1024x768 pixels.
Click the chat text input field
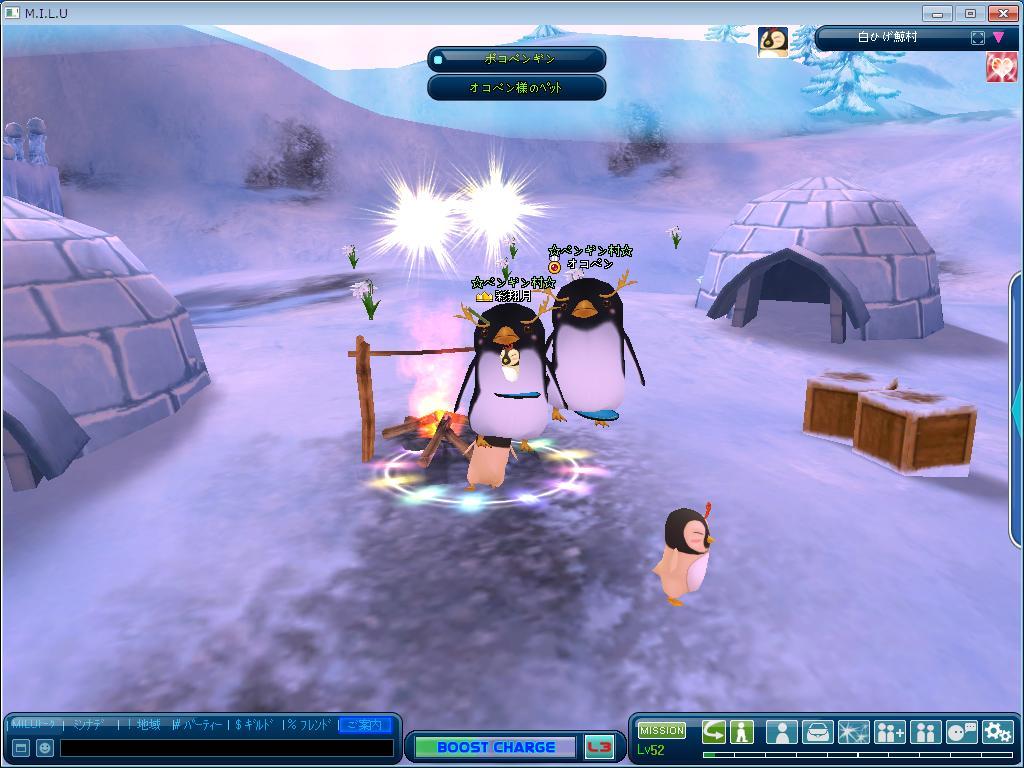[226, 748]
